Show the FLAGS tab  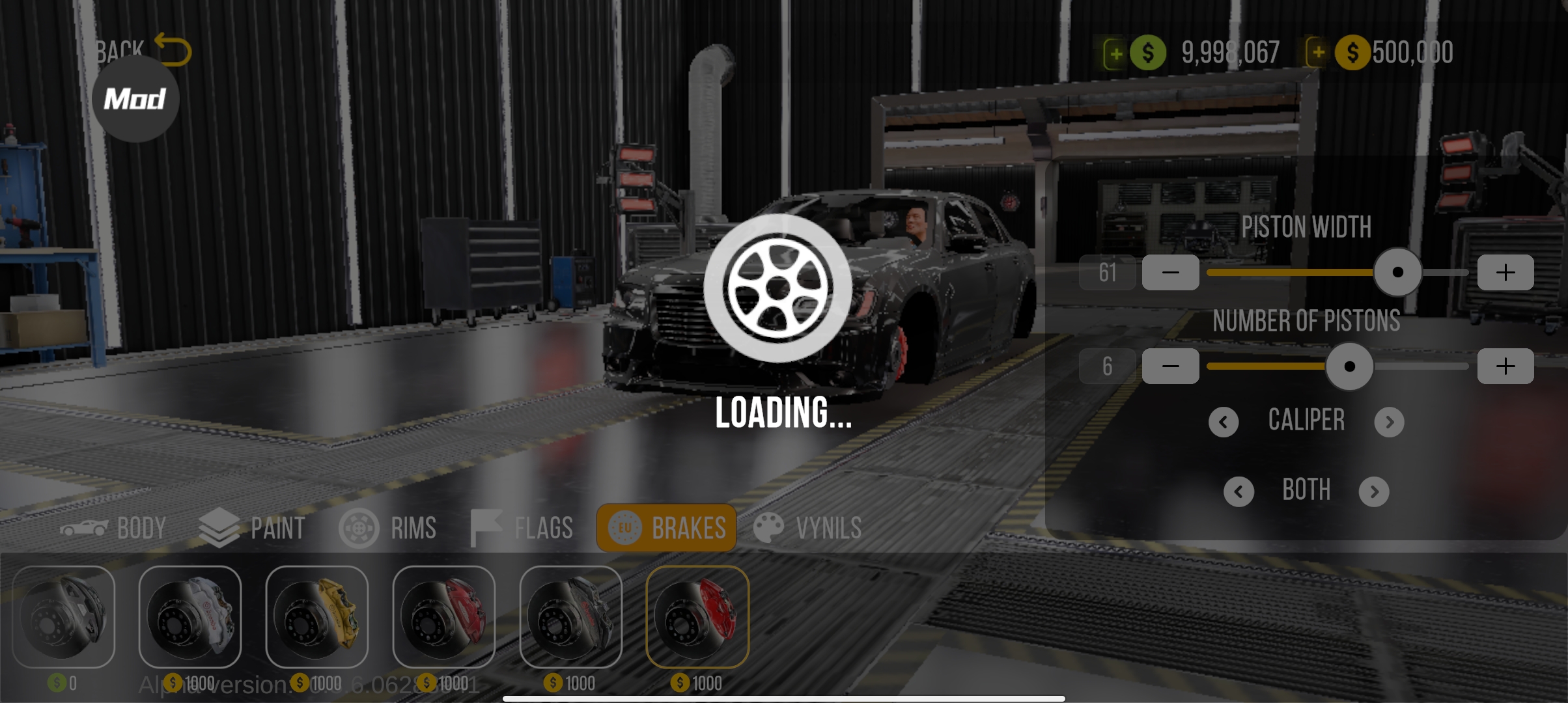(522, 528)
